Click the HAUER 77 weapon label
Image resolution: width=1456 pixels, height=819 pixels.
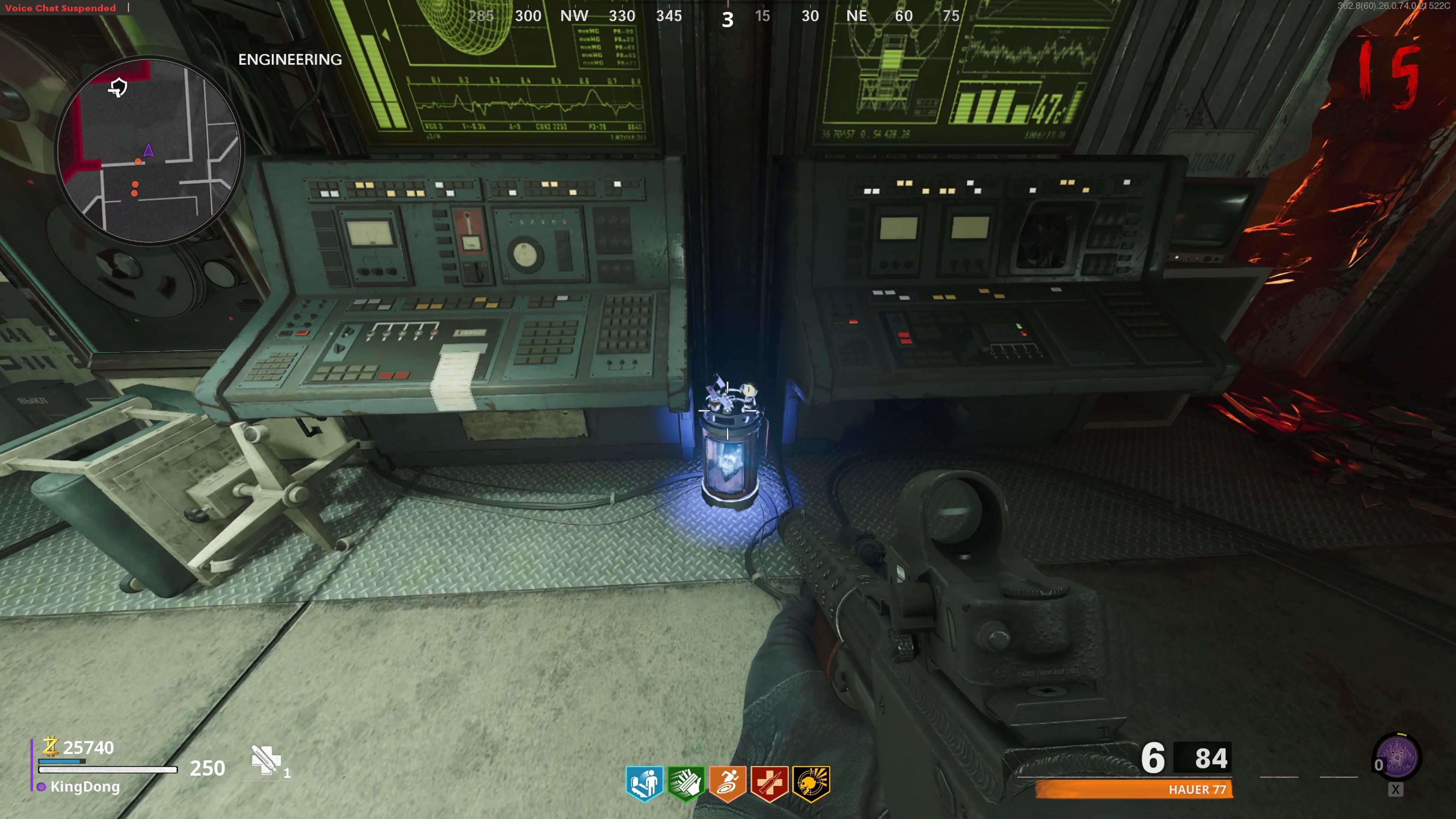click(1197, 789)
